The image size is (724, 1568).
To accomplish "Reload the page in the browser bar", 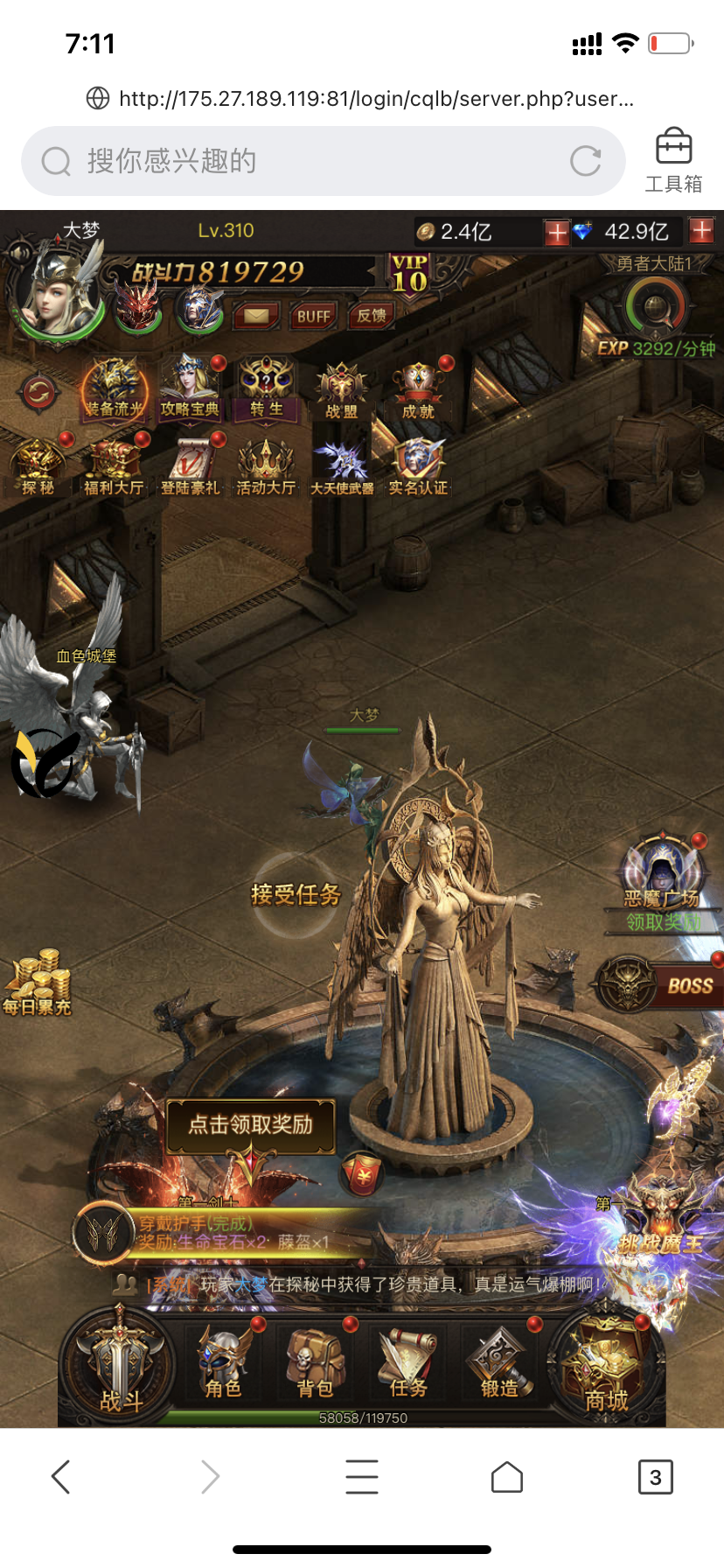I will pos(585,161).
